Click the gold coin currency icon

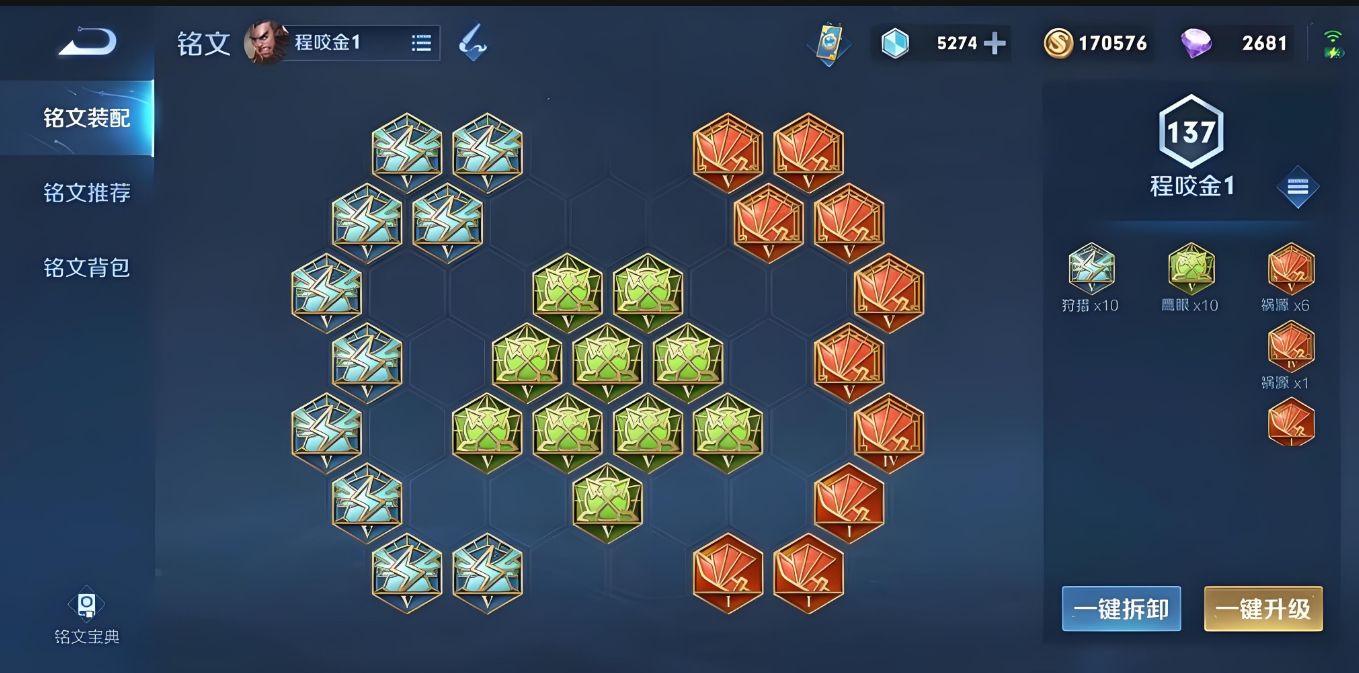pyautogui.click(x=1059, y=43)
